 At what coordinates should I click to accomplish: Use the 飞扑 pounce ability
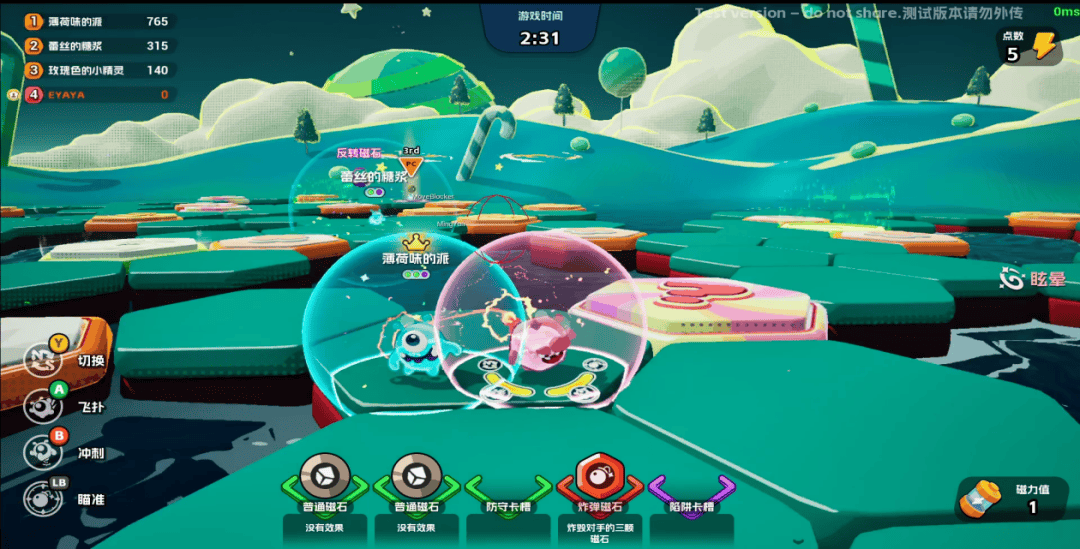42,405
